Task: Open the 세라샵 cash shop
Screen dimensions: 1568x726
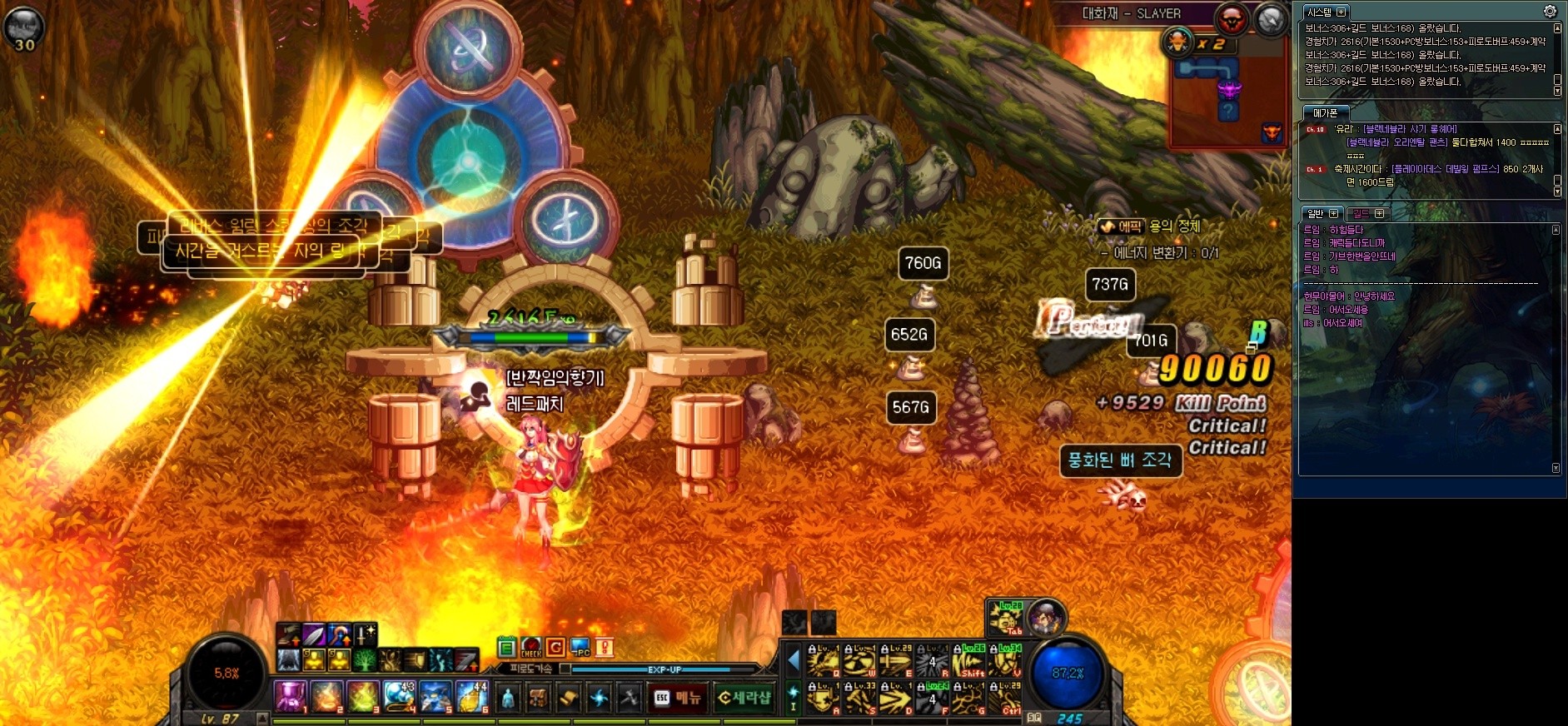Action: (744, 698)
